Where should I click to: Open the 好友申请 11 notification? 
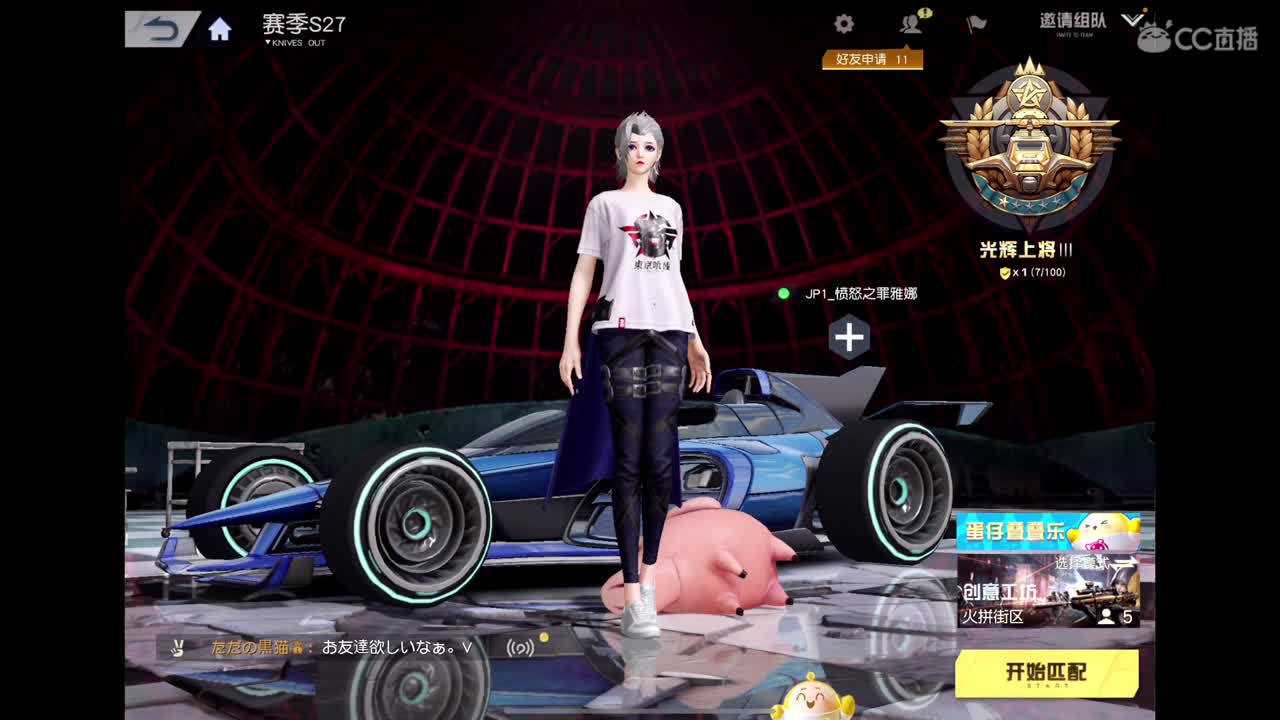pos(872,59)
